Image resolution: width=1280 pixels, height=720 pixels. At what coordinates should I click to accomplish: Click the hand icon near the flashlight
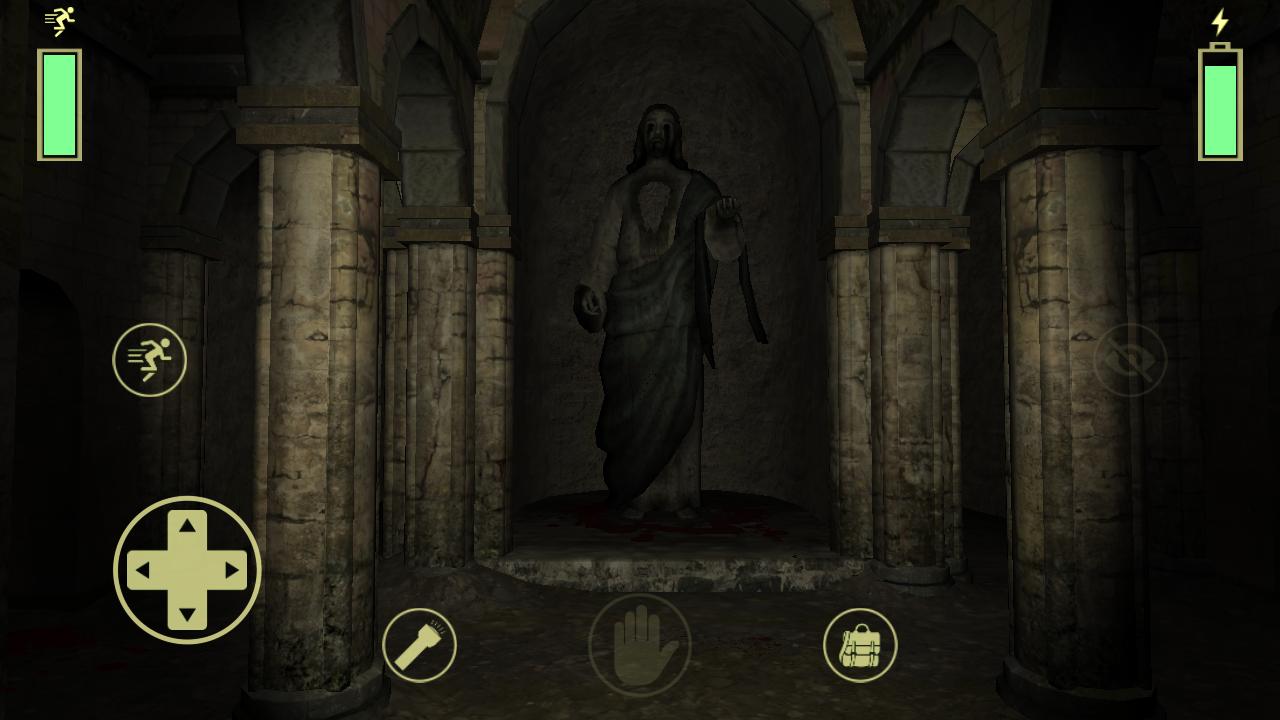coord(640,645)
